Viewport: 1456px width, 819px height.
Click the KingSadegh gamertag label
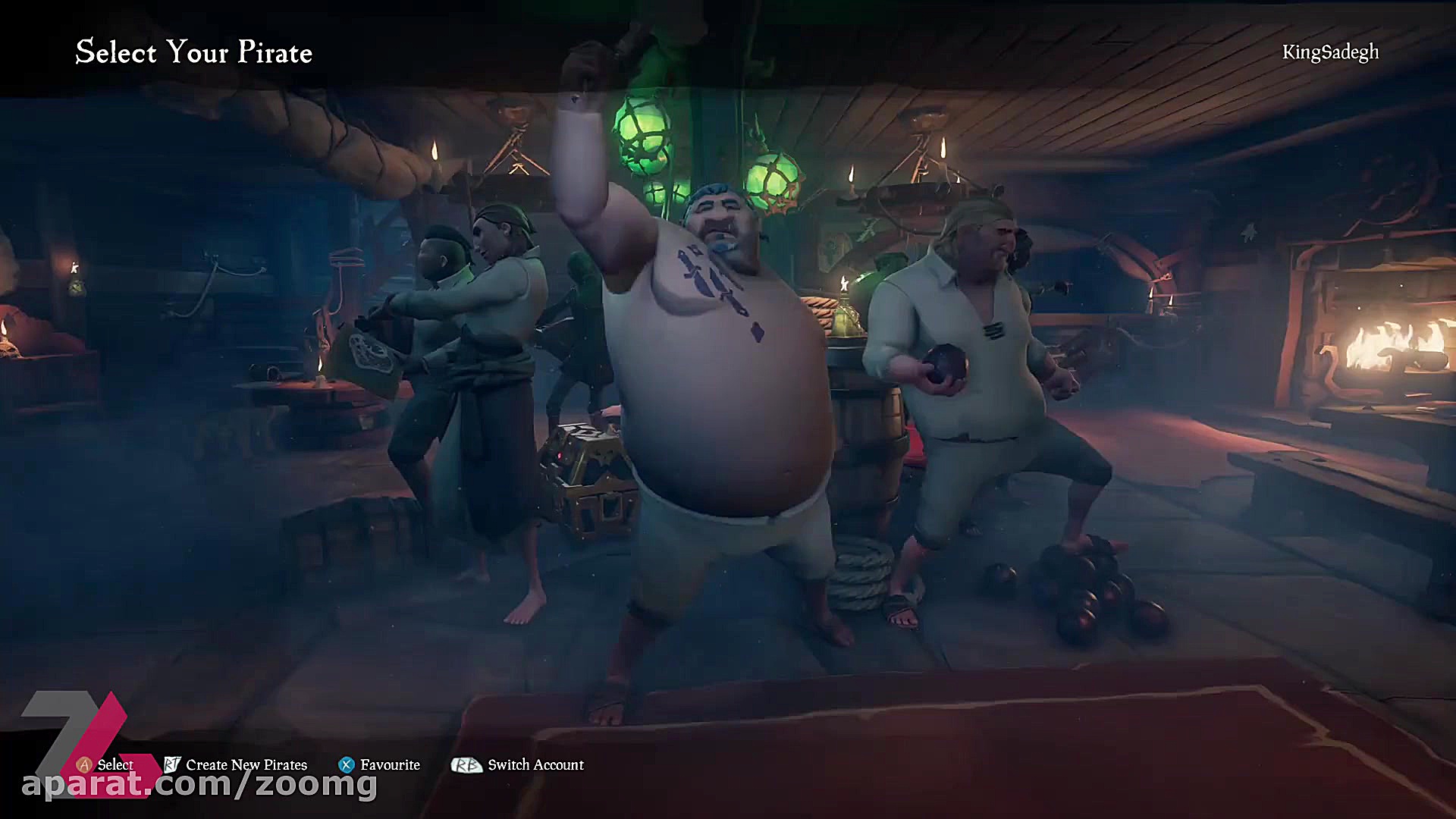pyautogui.click(x=1330, y=52)
